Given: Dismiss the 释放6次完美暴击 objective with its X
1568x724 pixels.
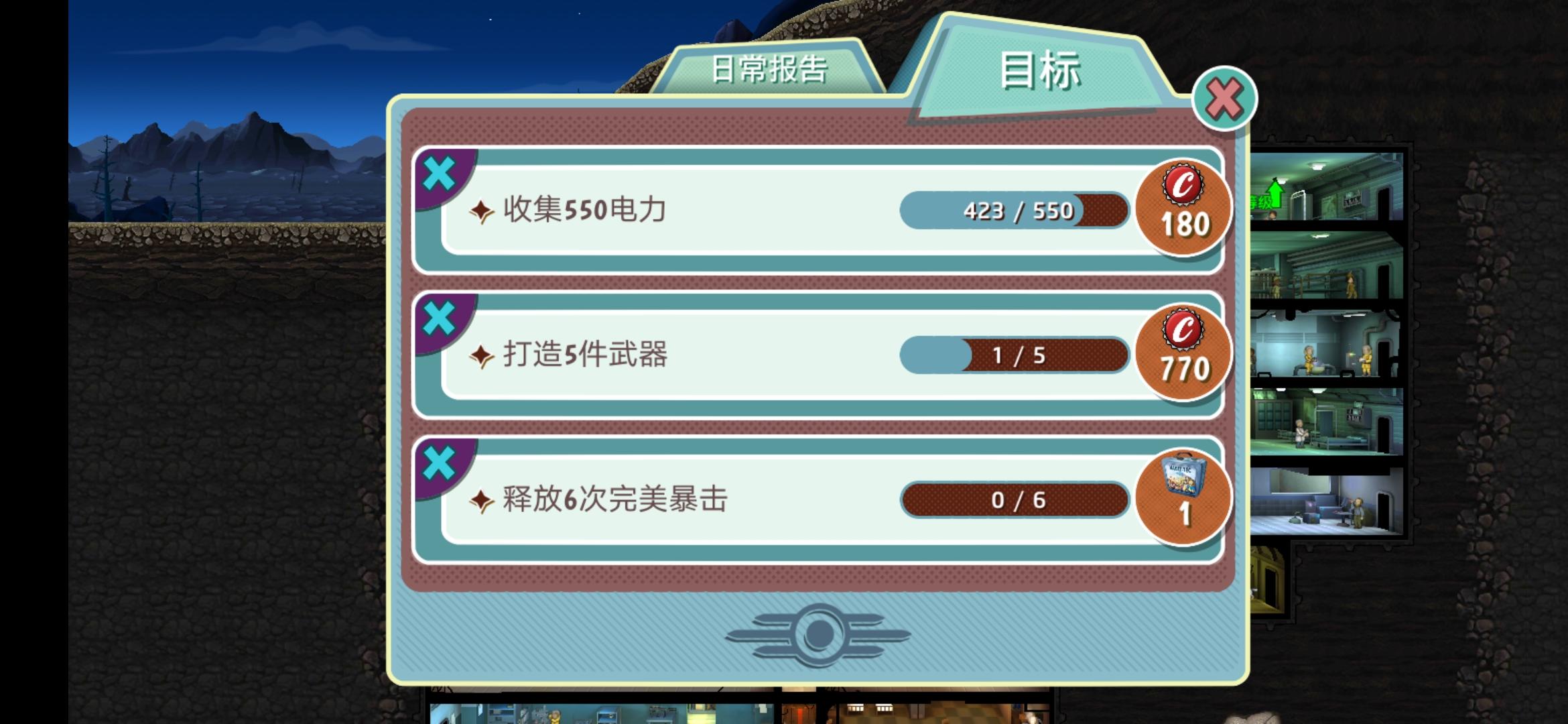Looking at the screenshot, I should pos(440,461).
